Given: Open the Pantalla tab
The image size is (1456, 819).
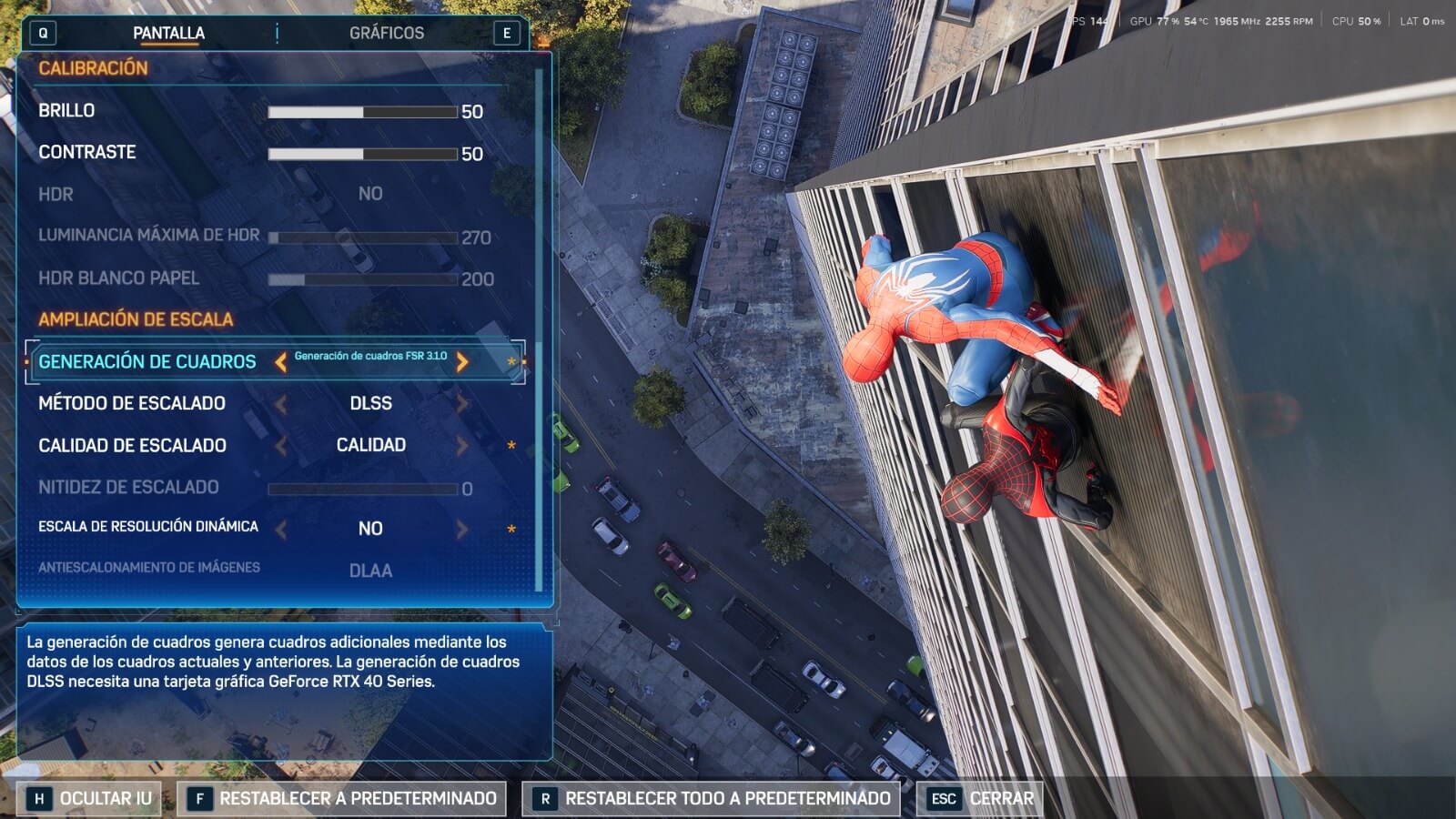Looking at the screenshot, I should 168,34.
